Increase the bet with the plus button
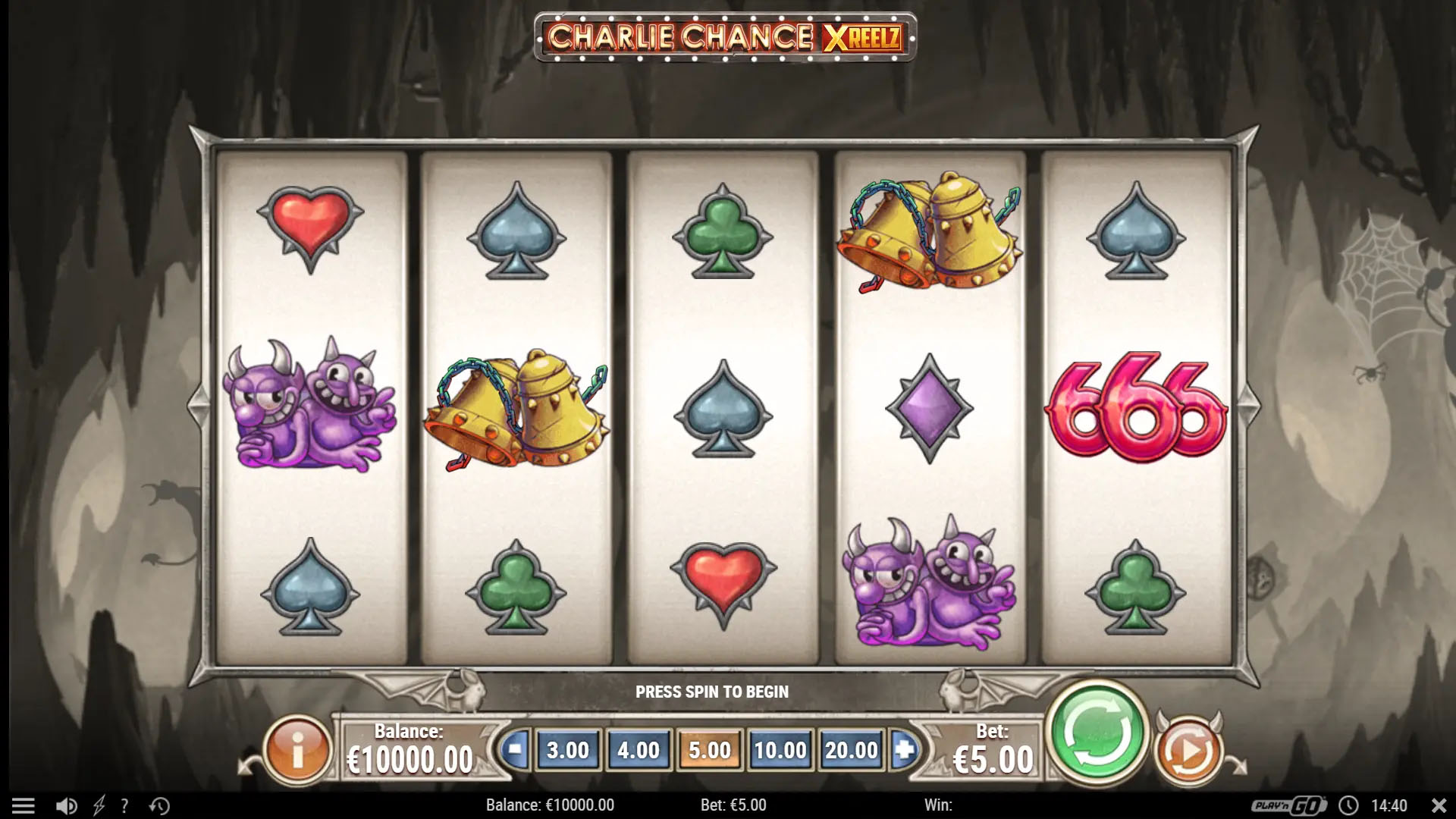The image size is (1456, 819). (x=904, y=750)
